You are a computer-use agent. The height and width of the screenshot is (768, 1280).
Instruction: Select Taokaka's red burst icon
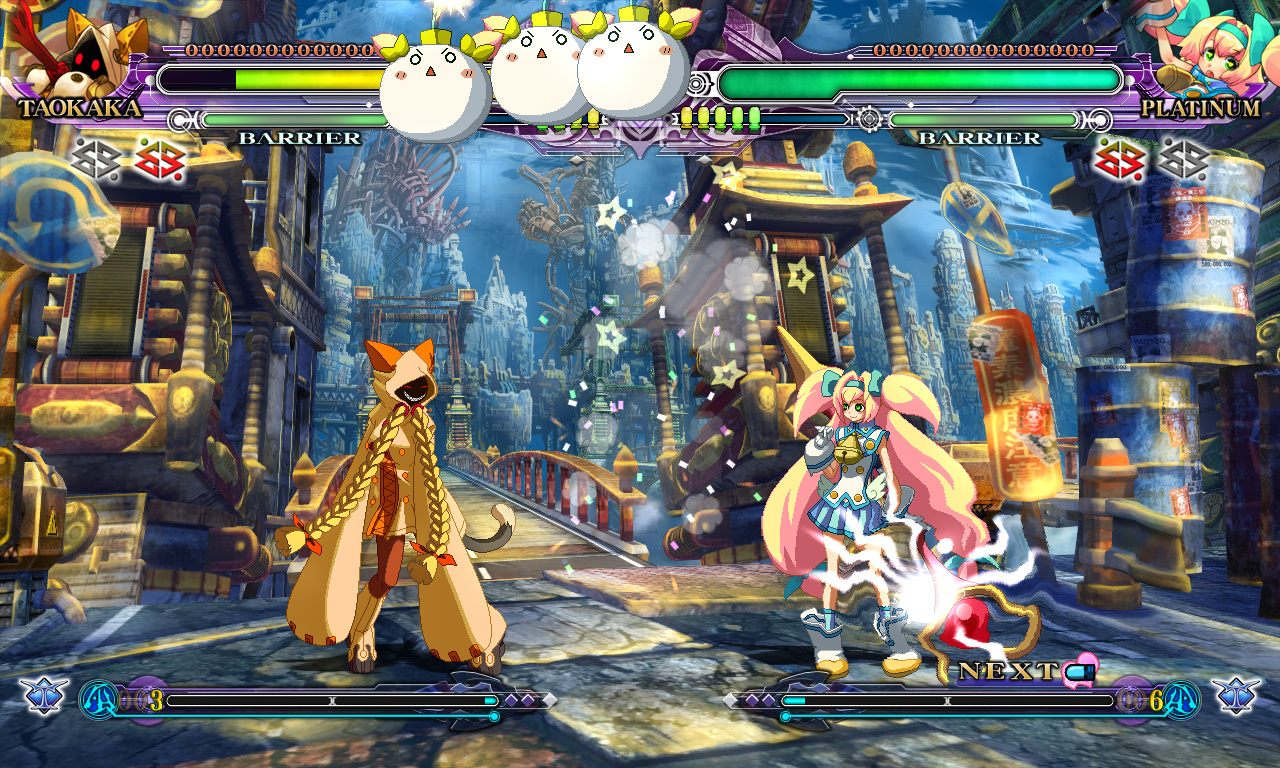pyautogui.click(x=159, y=159)
